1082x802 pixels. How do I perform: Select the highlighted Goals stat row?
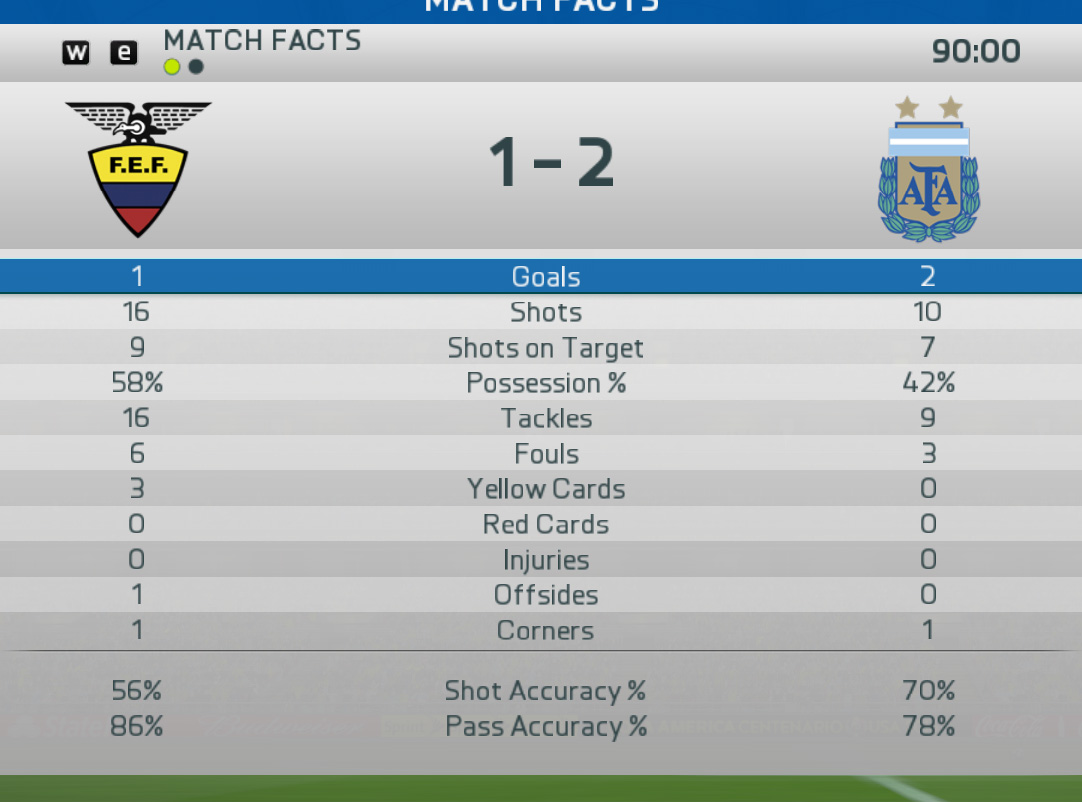point(545,277)
